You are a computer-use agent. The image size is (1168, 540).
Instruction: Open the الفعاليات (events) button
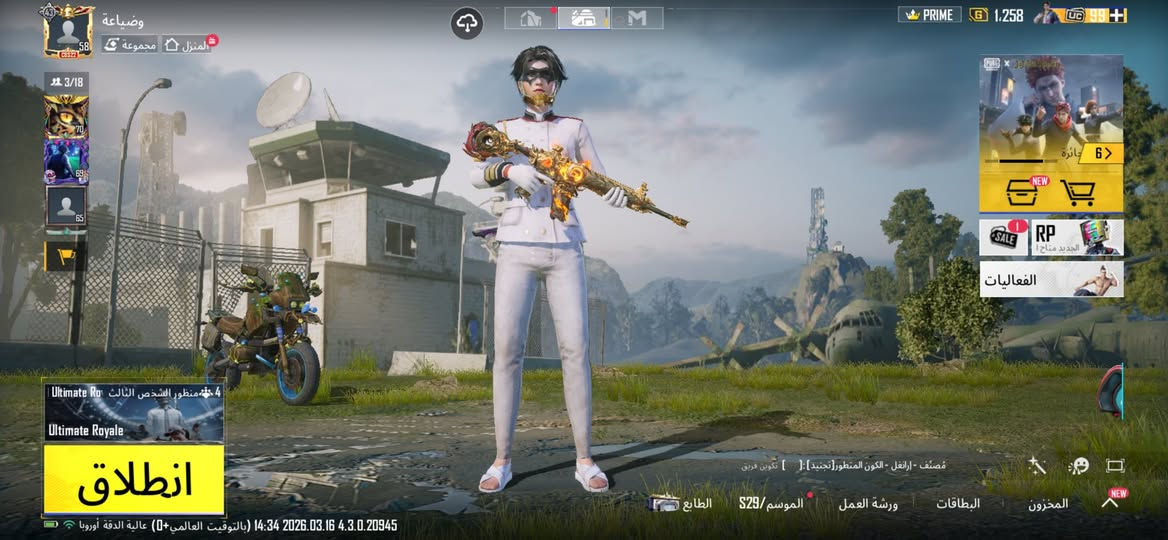[1050, 280]
